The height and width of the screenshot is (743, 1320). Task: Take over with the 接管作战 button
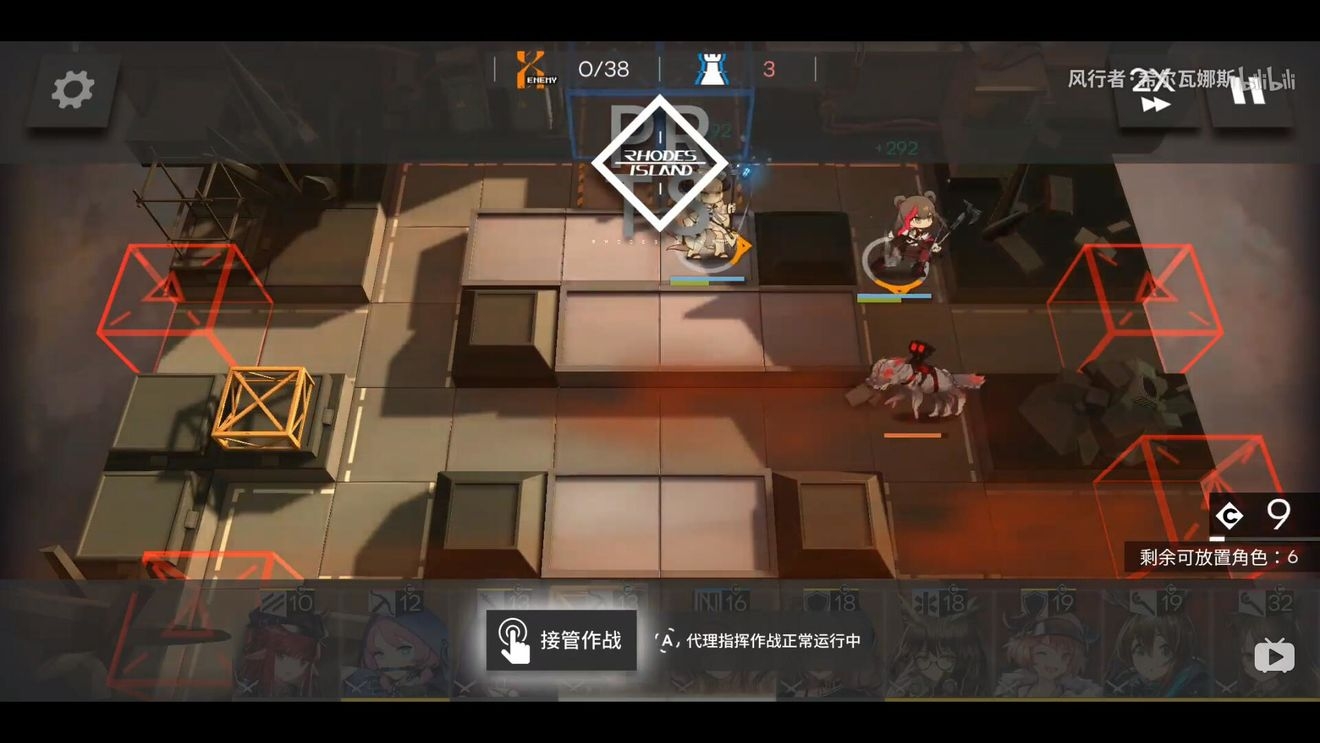pyautogui.click(x=561, y=640)
